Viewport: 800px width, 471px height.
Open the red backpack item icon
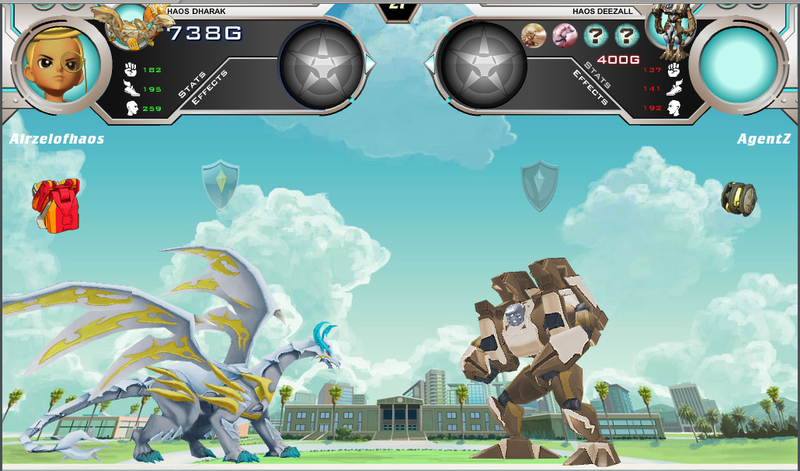(55, 201)
